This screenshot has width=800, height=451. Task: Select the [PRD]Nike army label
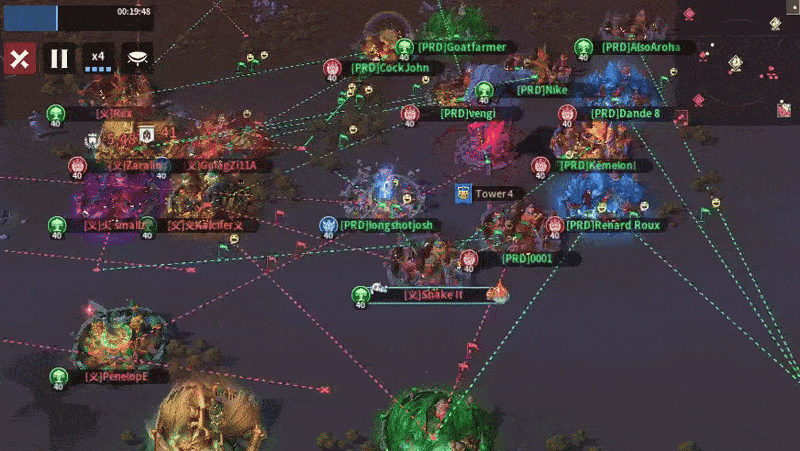[542, 90]
